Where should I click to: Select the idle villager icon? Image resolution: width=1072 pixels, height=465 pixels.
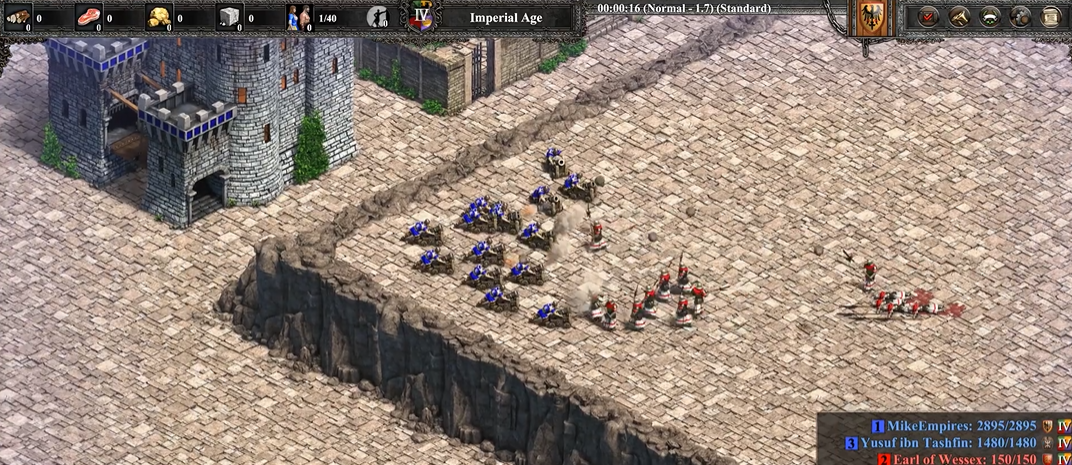(x=378, y=17)
